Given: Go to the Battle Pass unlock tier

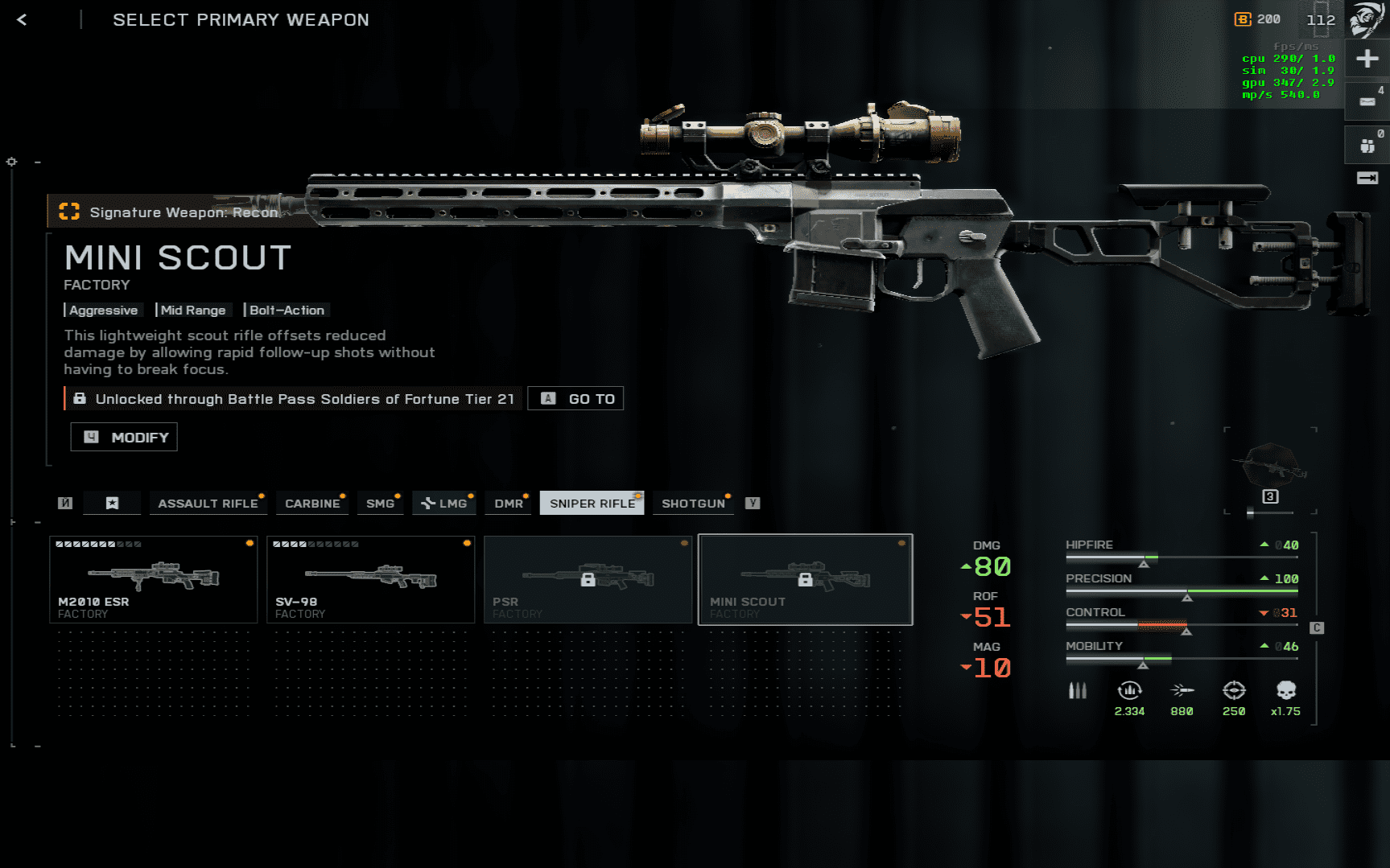Looking at the screenshot, I should [x=575, y=399].
